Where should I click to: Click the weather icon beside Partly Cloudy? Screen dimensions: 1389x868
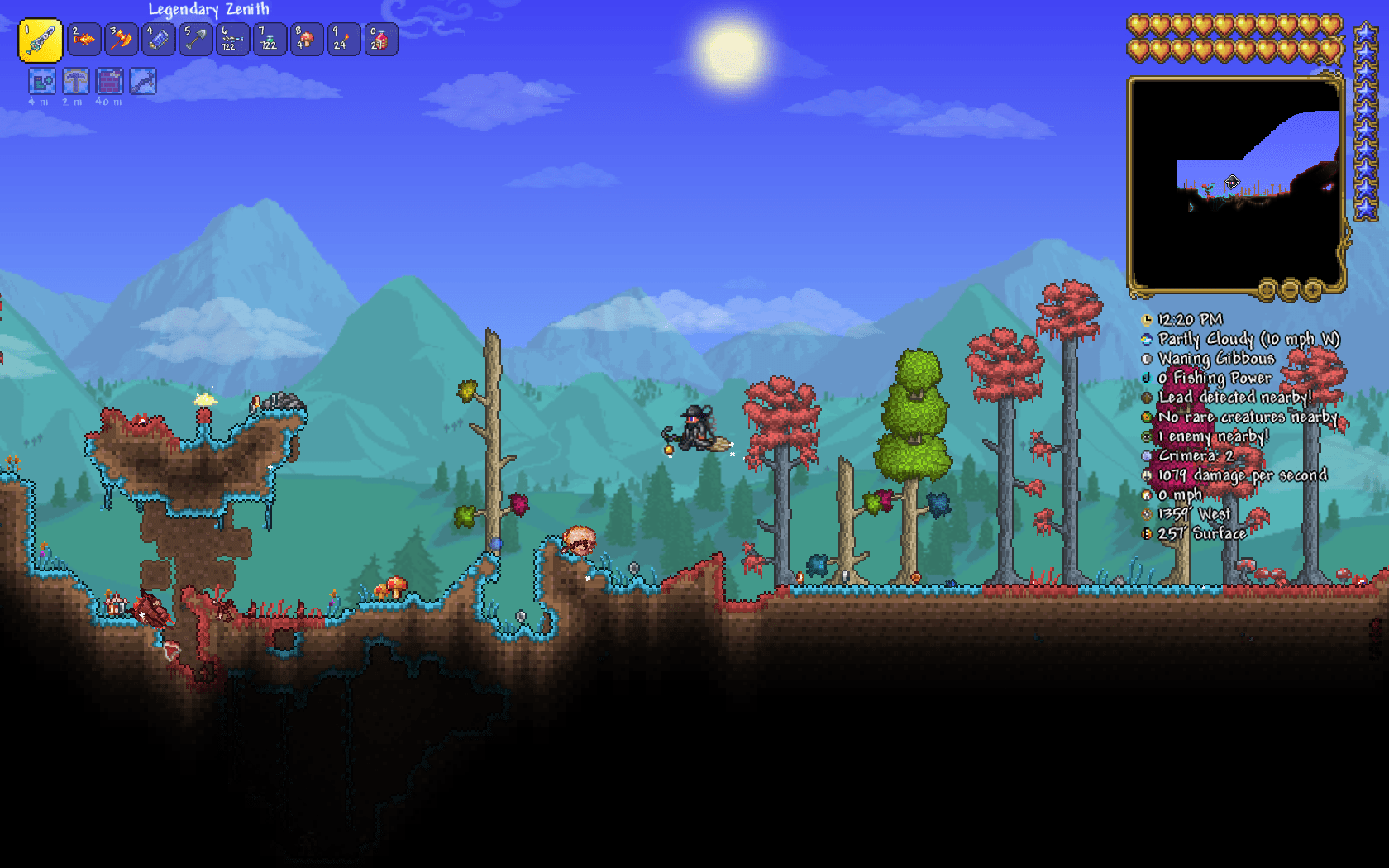(1148, 339)
